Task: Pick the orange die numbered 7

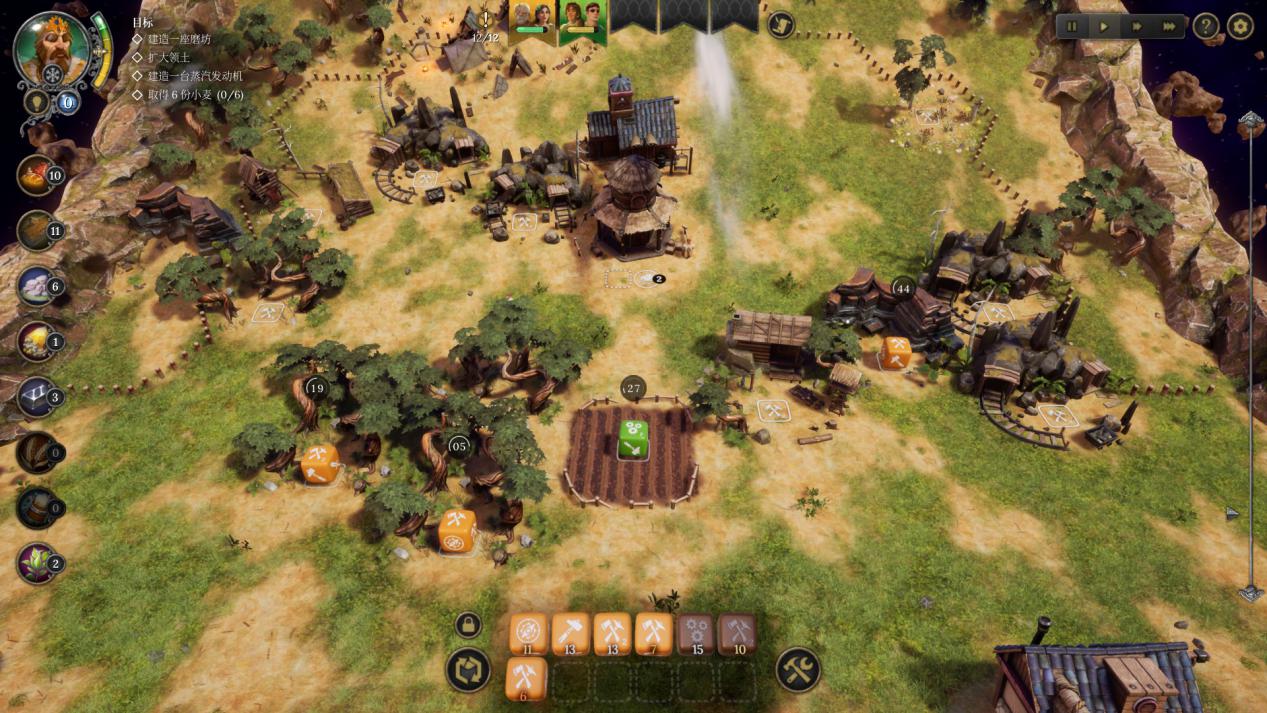Action: tap(653, 633)
